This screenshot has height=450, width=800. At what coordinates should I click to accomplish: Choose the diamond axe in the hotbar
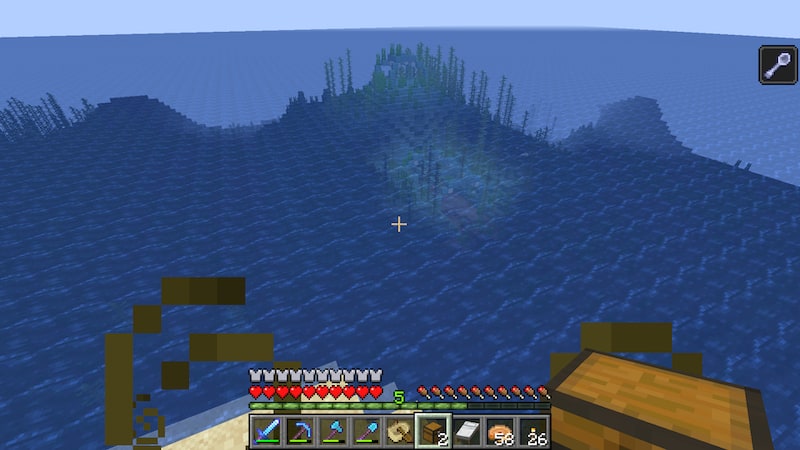pos(333,431)
